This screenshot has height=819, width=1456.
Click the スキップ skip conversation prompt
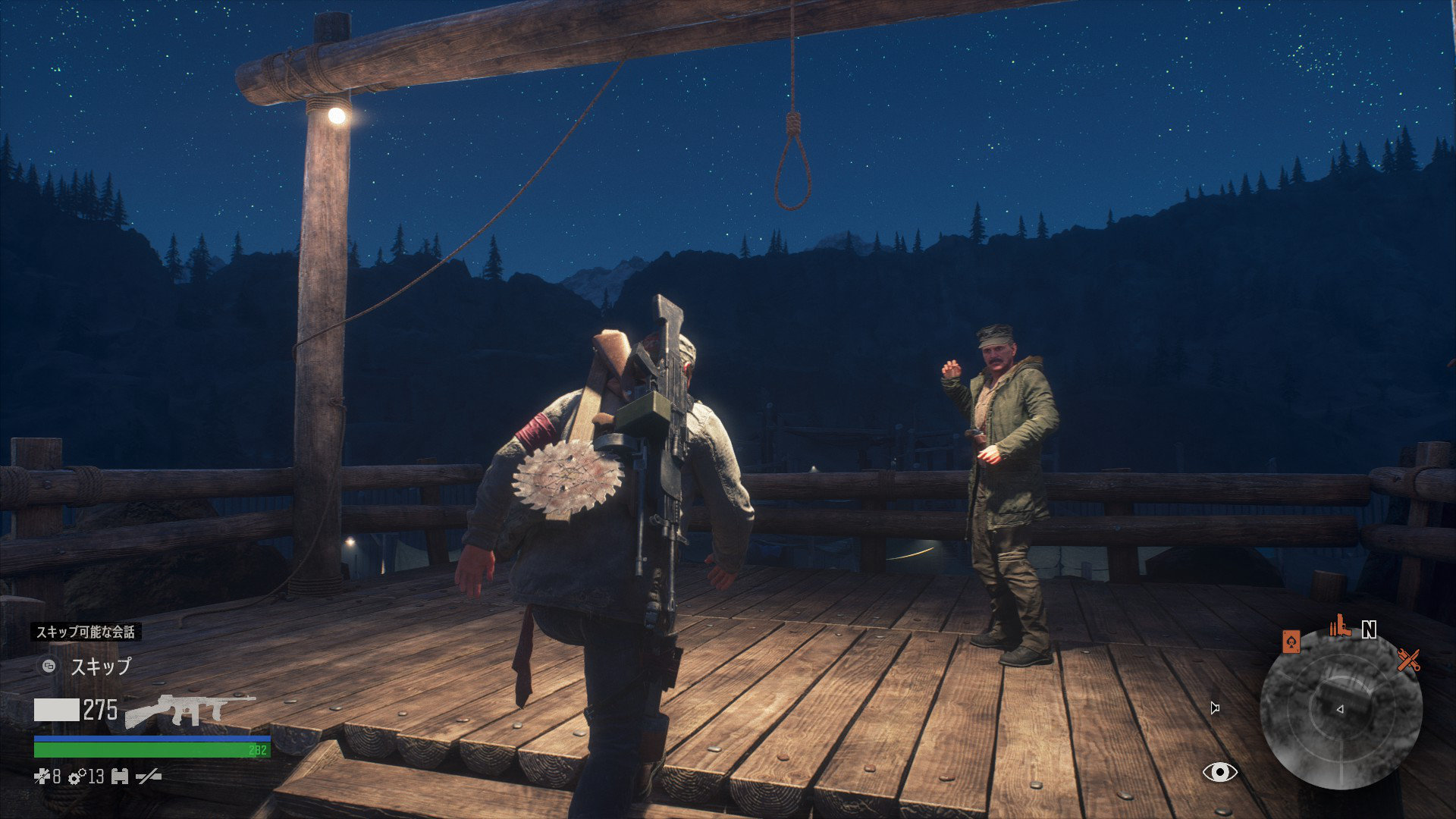coord(100,667)
